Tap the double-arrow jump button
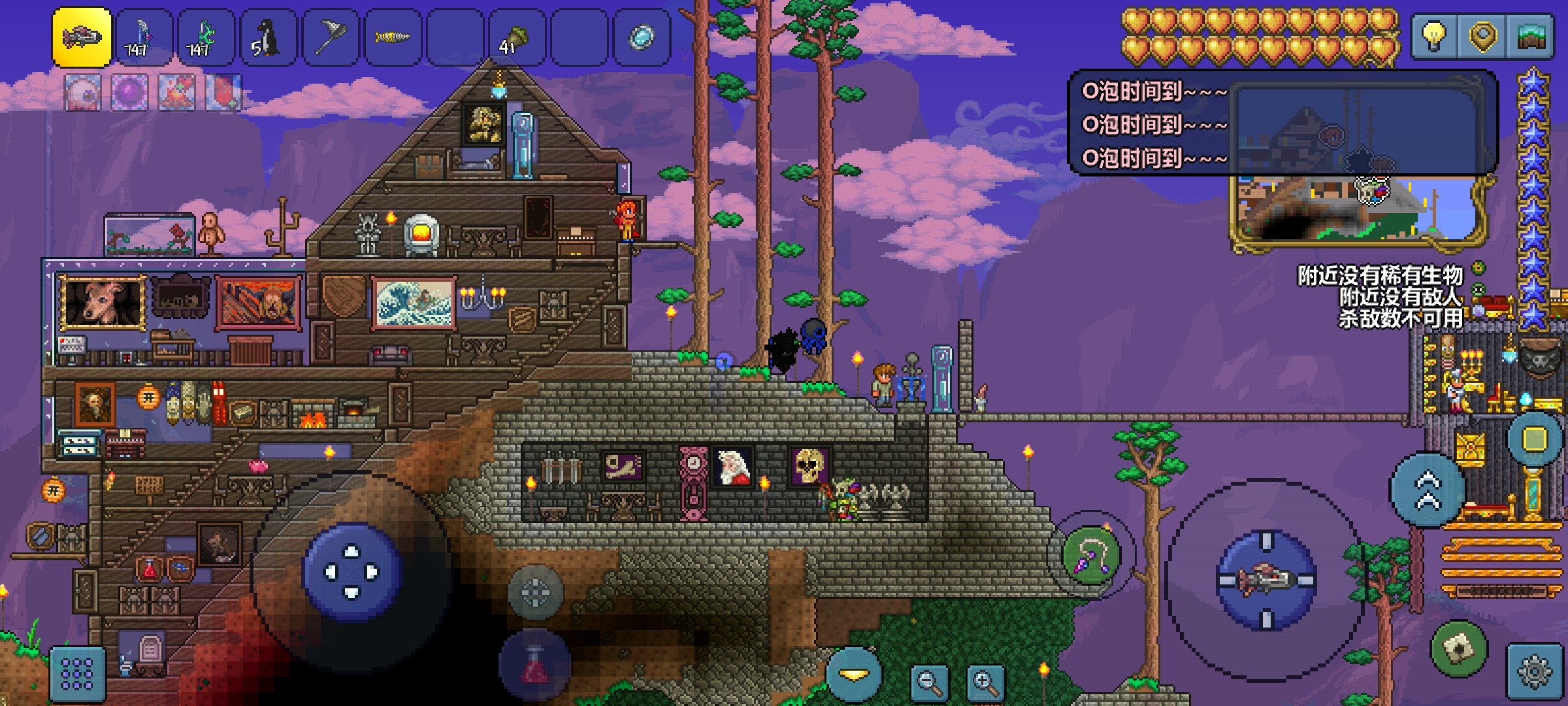The height and width of the screenshot is (706, 1568). [1427, 490]
